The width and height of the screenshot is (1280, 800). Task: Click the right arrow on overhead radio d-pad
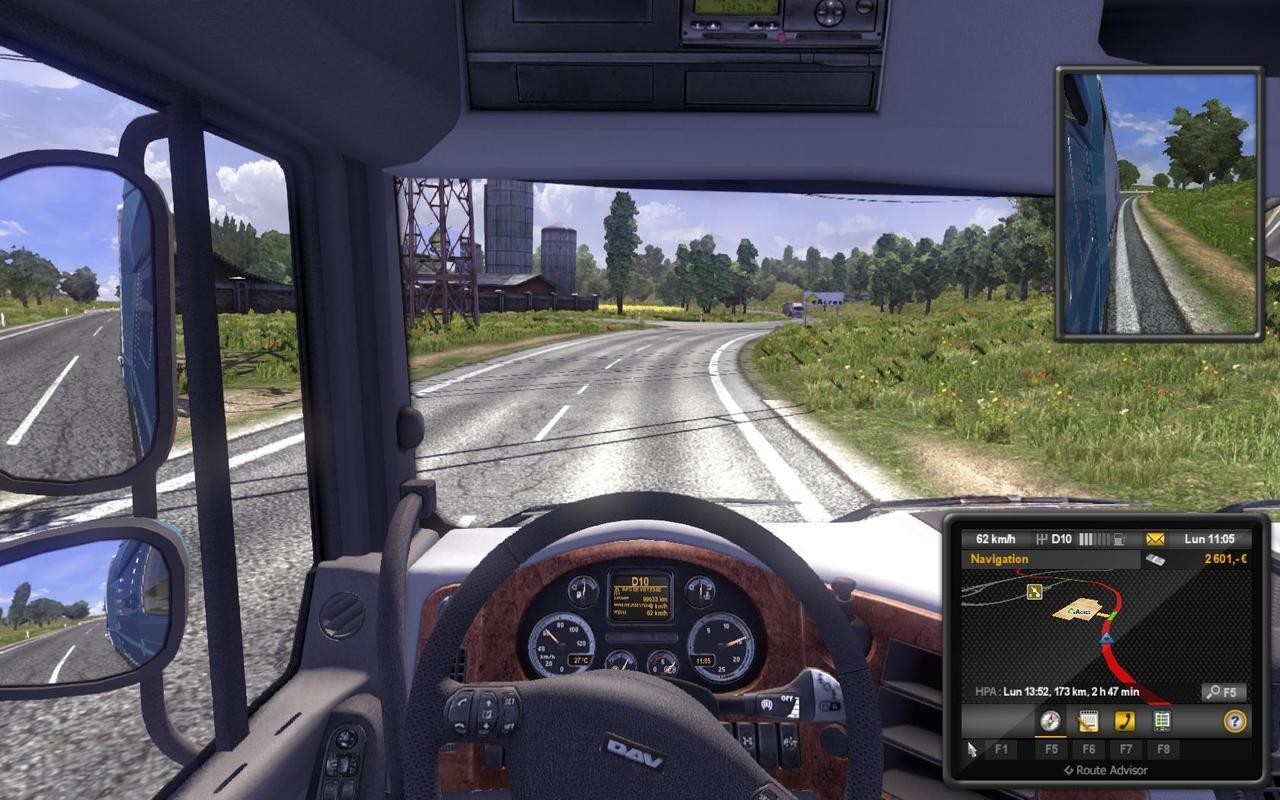pyautogui.click(x=838, y=12)
